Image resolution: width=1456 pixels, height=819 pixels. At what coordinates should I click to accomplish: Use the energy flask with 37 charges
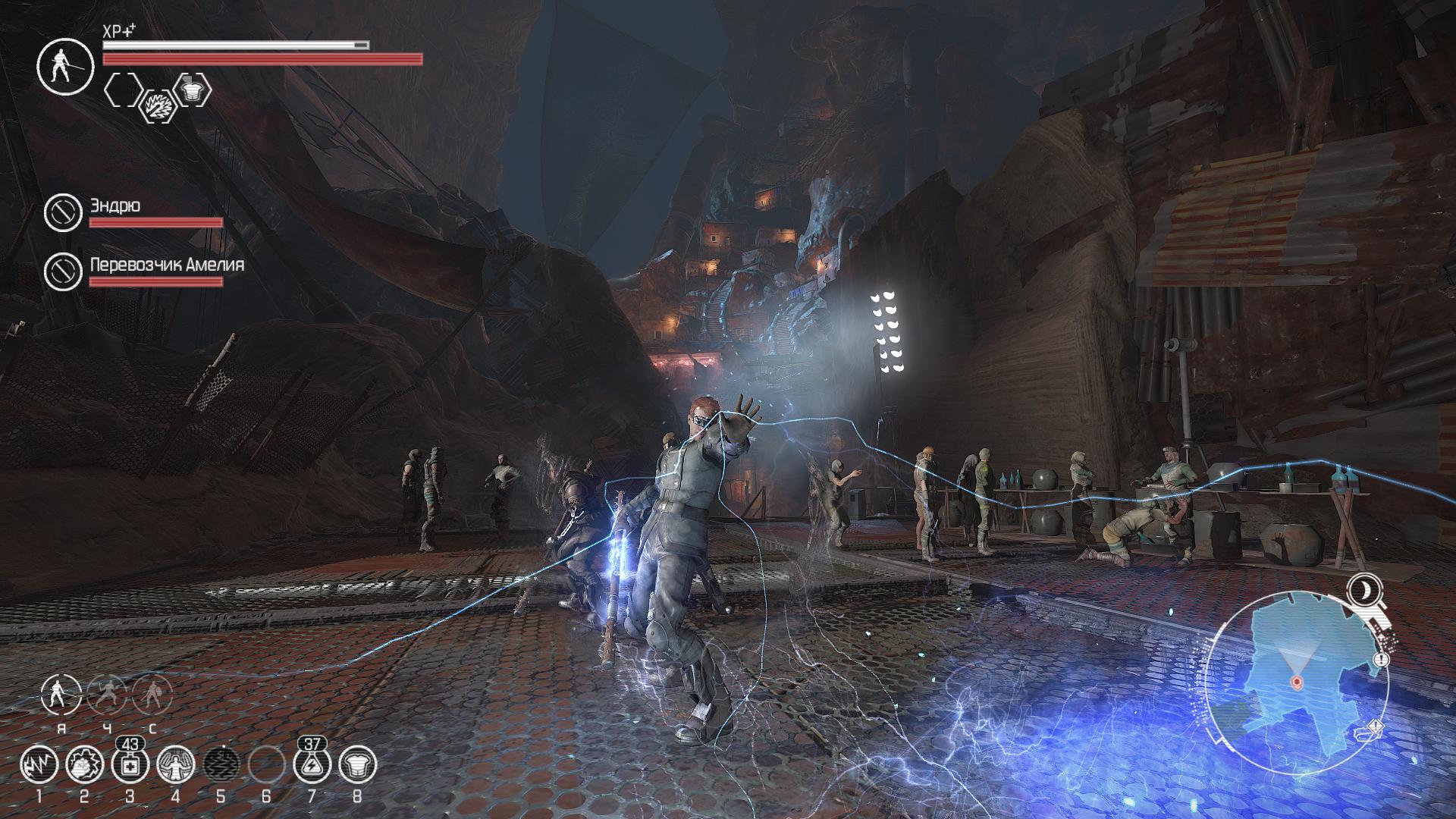[x=312, y=764]
